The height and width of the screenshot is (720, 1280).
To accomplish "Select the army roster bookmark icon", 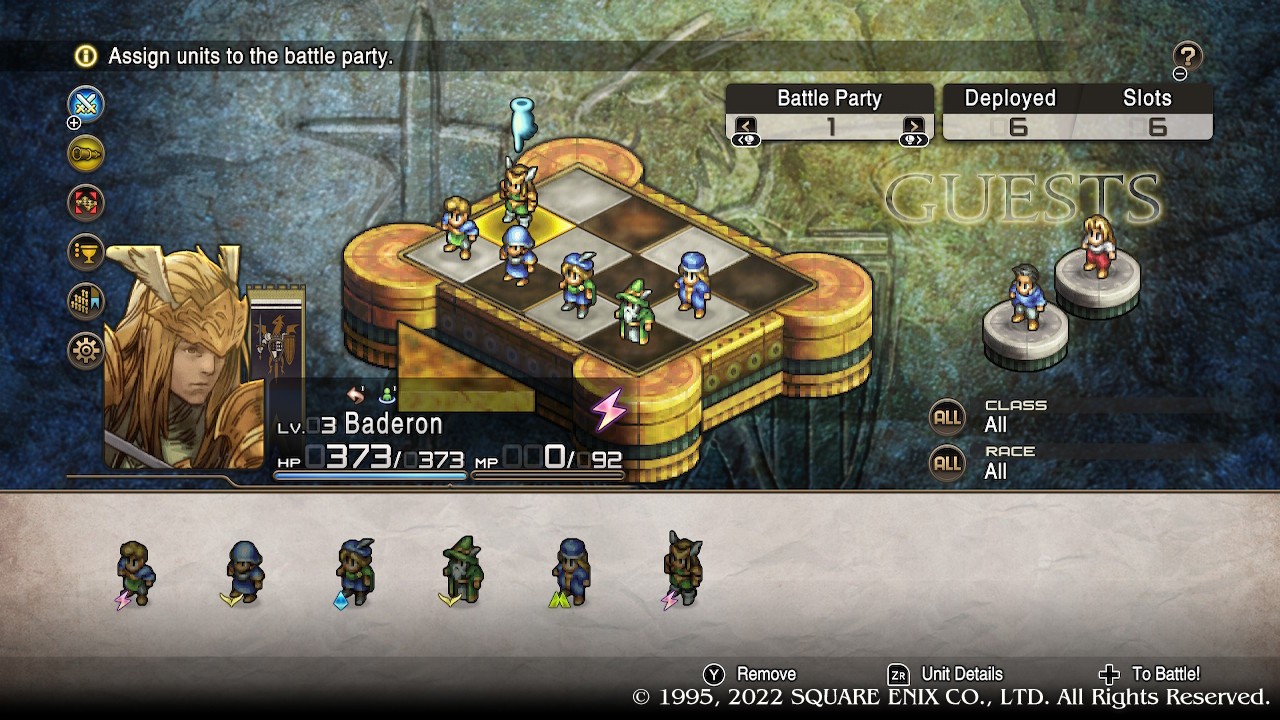I will [x=86, y=301].
